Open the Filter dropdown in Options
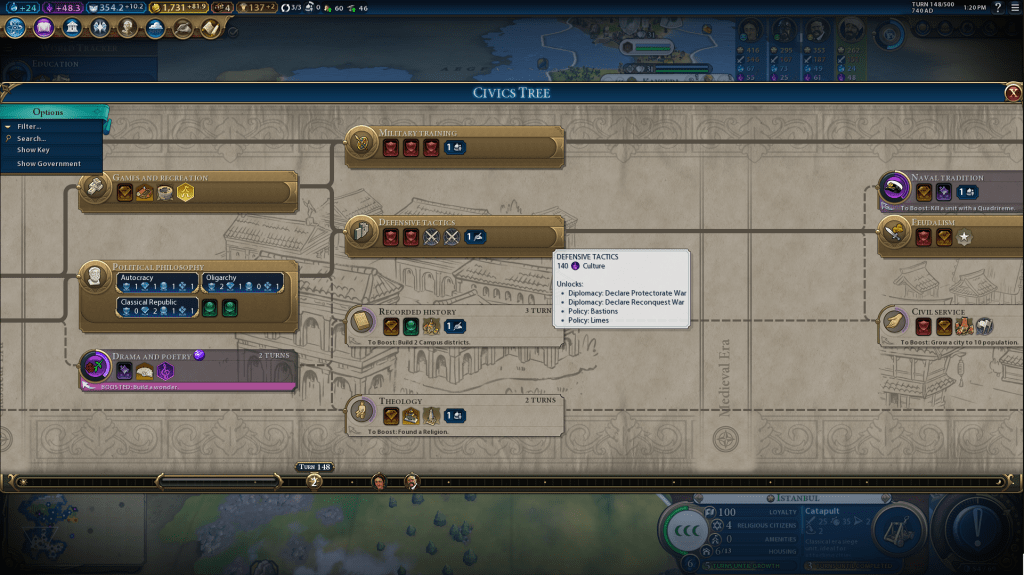The width and height of the screenshot is (1024, 575). (30, 127)
